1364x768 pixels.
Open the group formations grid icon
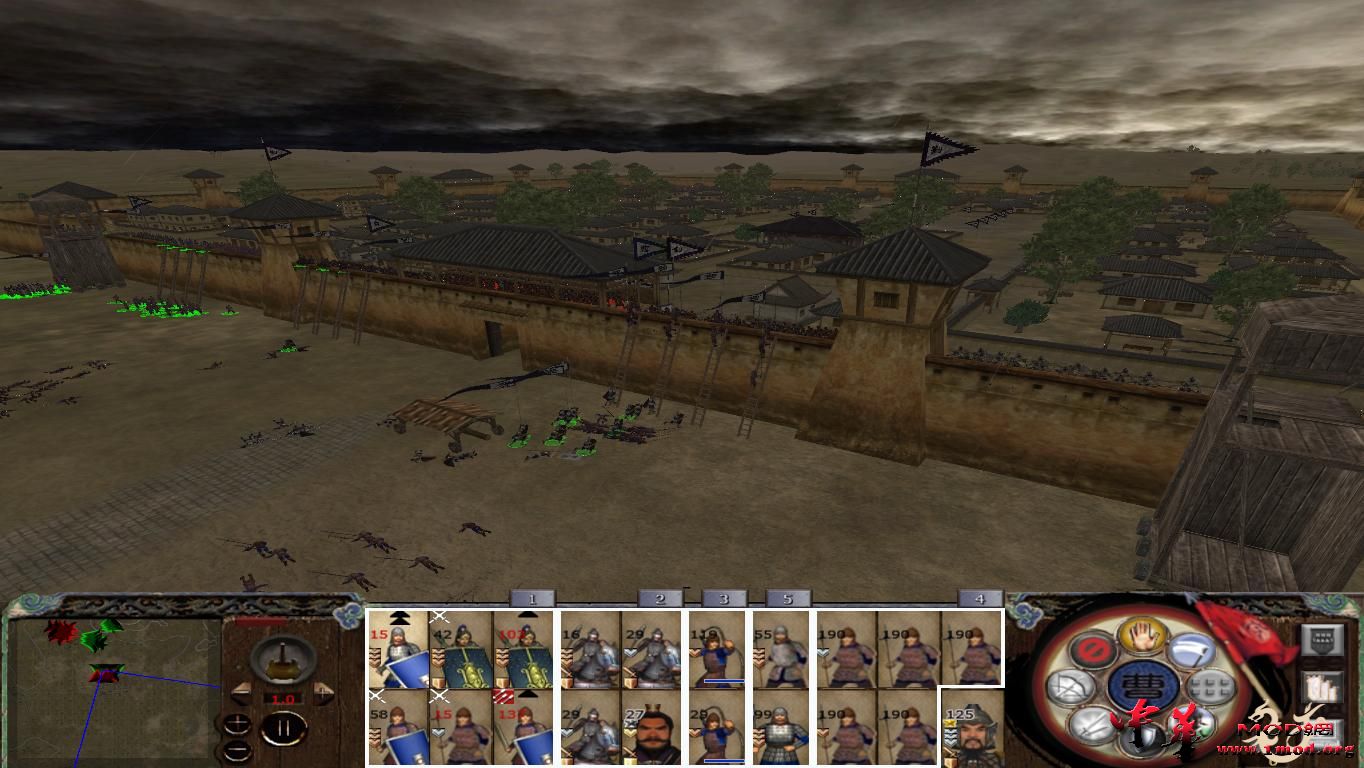(1209, 685)
